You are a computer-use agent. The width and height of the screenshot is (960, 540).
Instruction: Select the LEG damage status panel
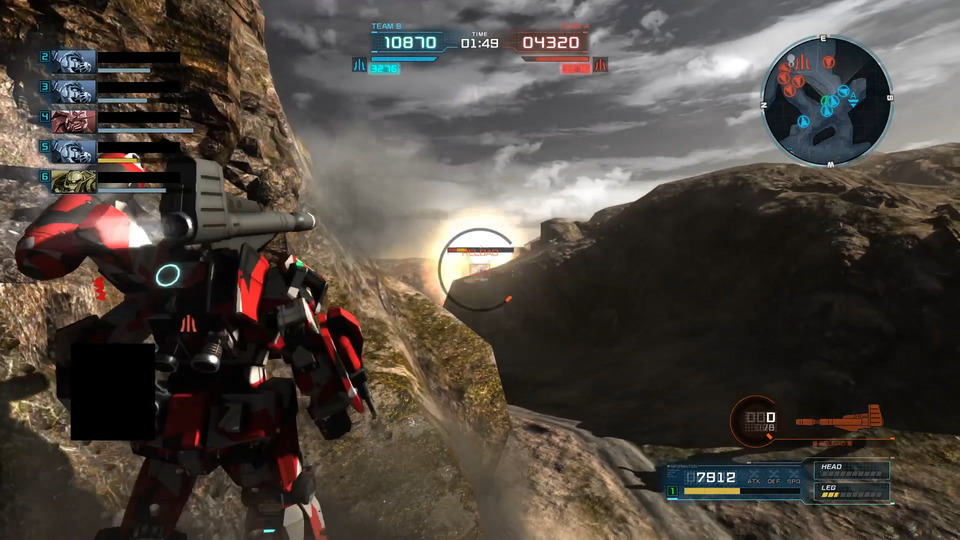coord(849,491)
